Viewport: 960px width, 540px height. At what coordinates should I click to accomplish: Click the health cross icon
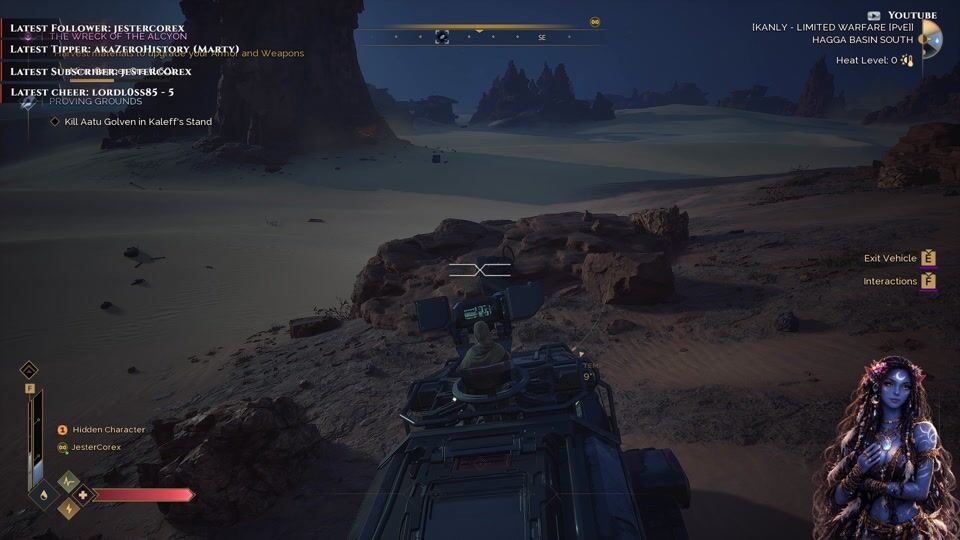pyautogui.click(x=82, y=494)
